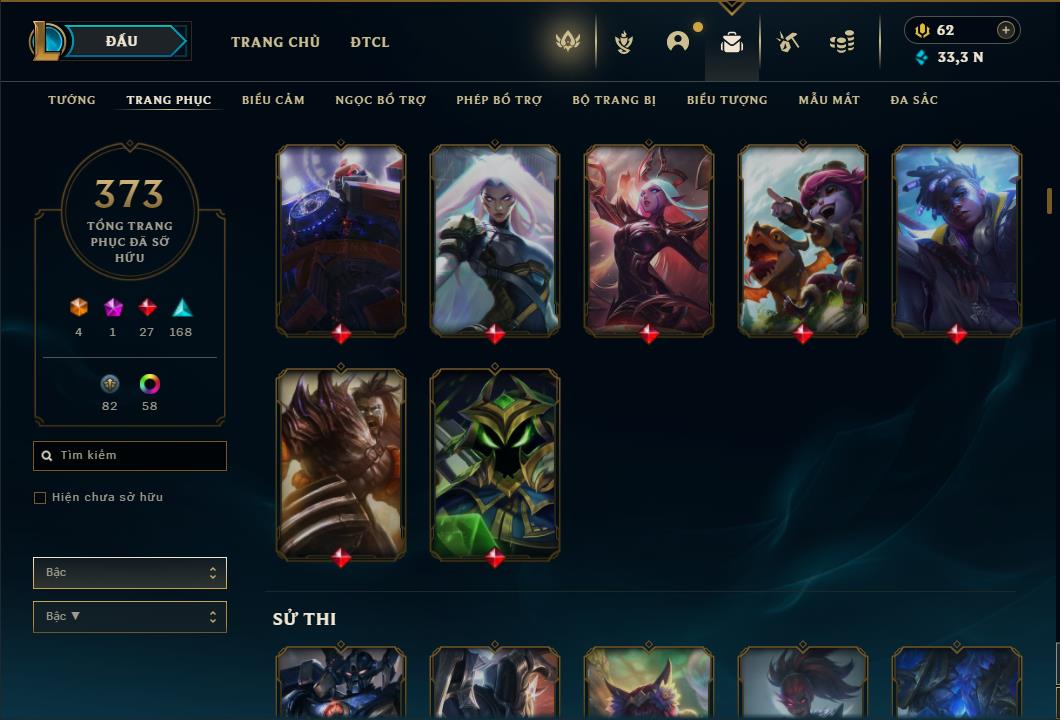
Task: Go to TRANG CHỦ home page
Action: click(x=275, y=42)
